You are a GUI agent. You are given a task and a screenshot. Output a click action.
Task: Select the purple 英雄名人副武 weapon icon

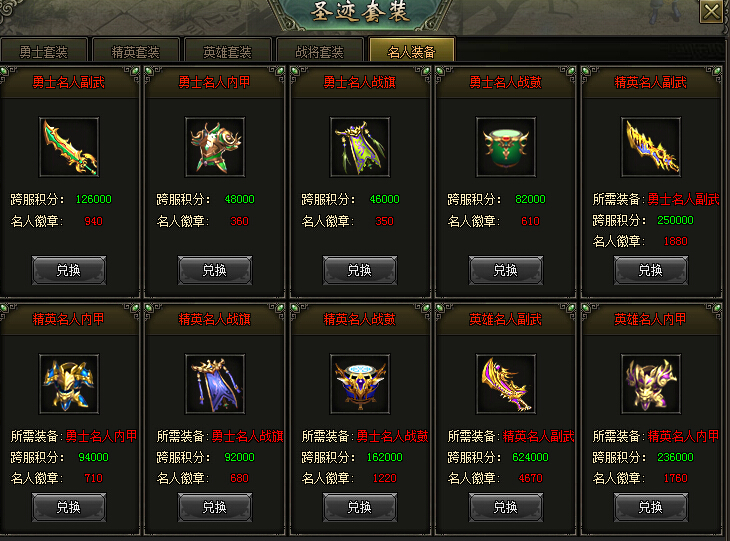[x=506, y=384]
